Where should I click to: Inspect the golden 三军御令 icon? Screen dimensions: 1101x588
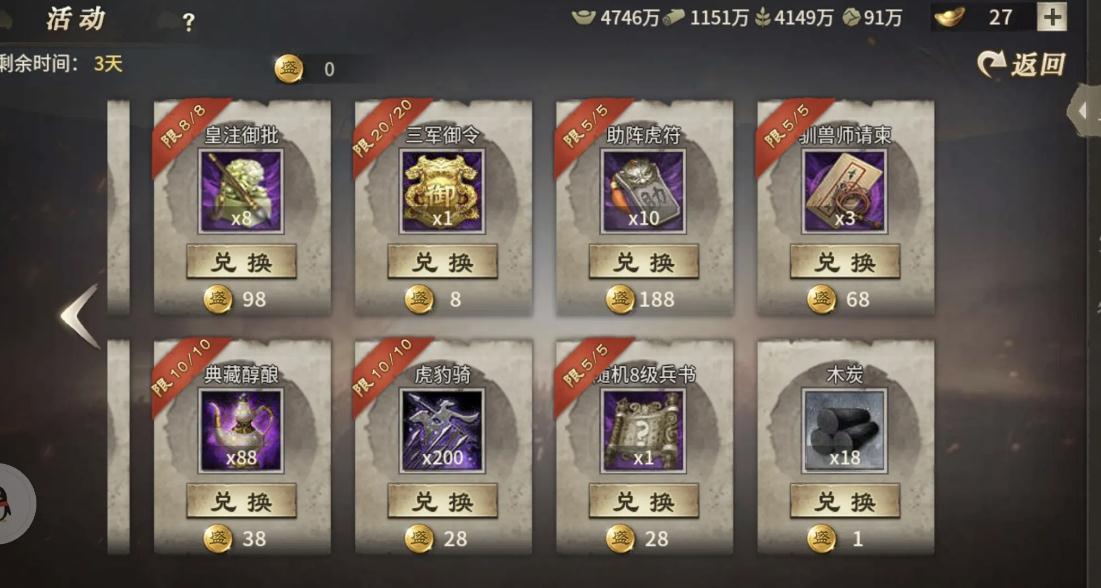point(442,191)
